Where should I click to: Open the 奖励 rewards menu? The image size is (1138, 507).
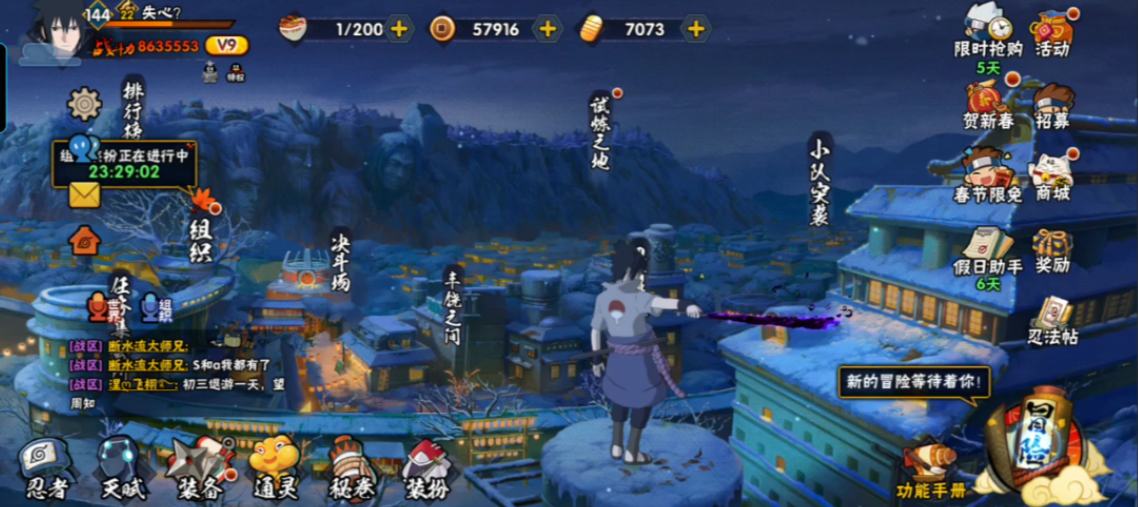[1052, 249]
